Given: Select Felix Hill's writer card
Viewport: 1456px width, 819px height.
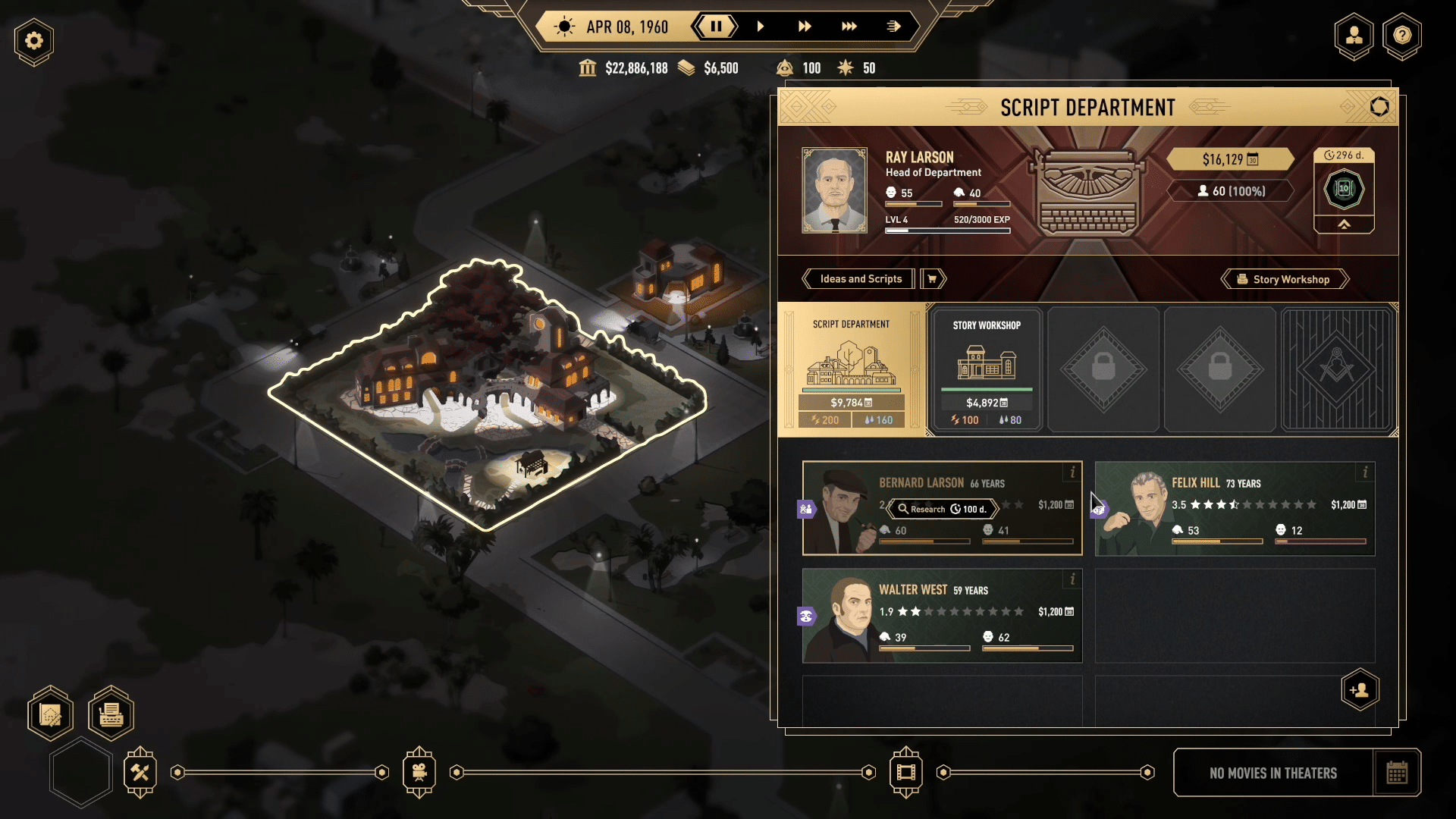Looking at the screenshot, I should pyautogui.click(x=1235, y=508).
